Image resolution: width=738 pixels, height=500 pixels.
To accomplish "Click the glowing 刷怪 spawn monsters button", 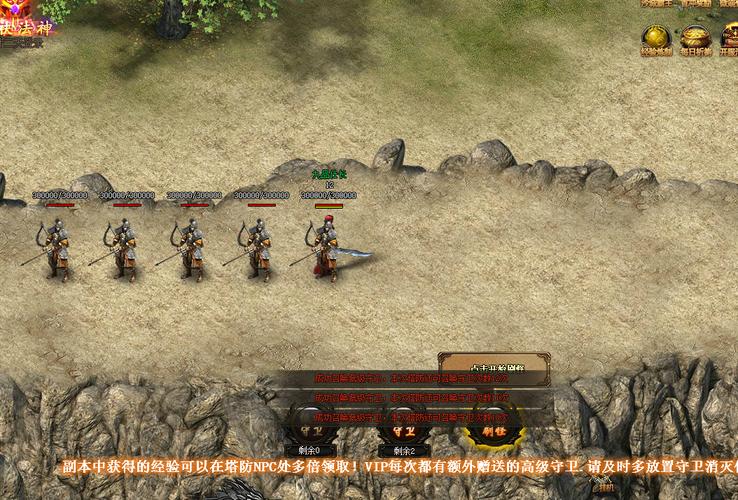I will (x=495, y=431).
